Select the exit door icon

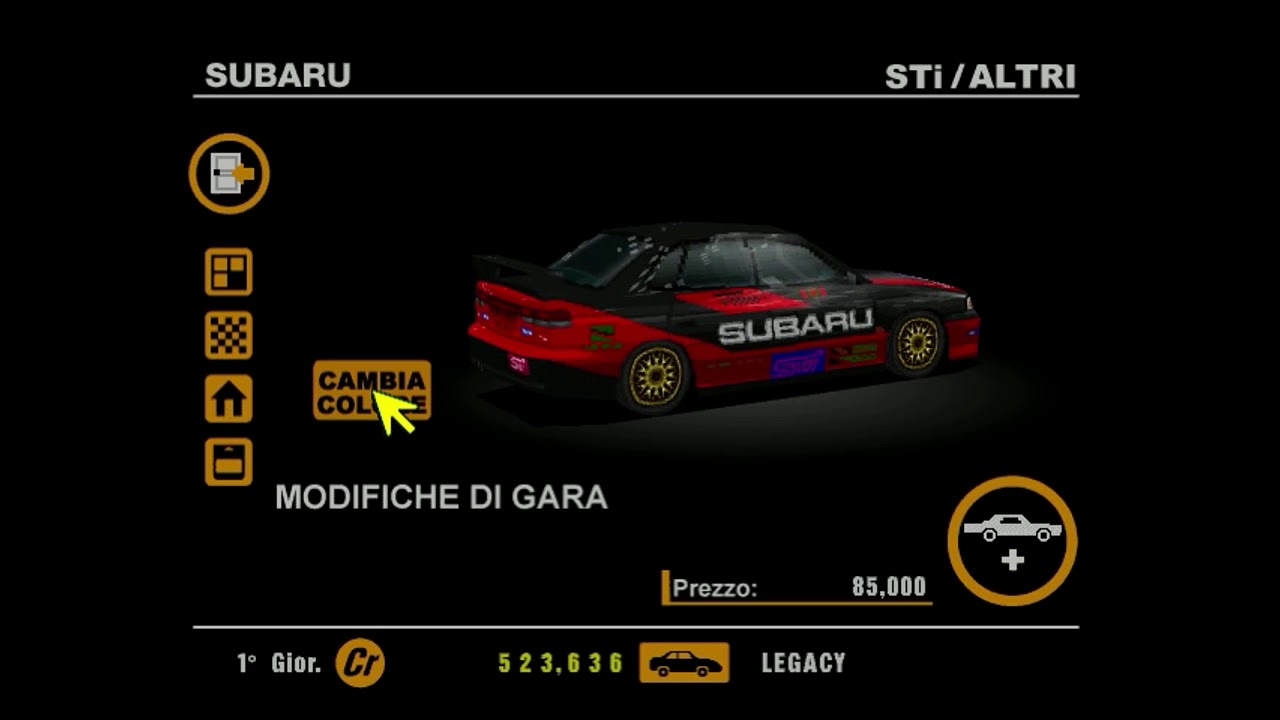point(229,174)
